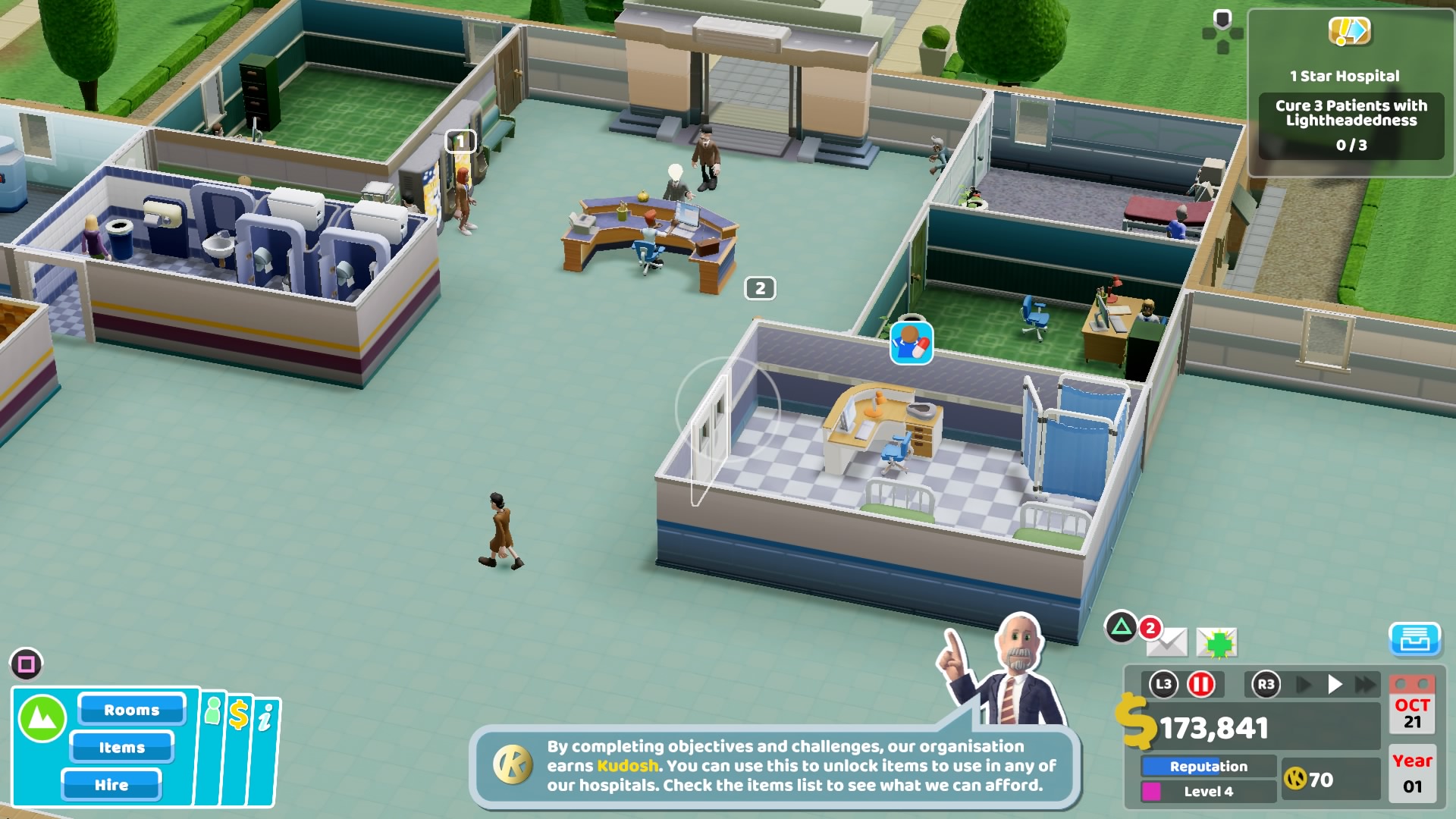Image resolution: width=1456 pixels, height=819 pixels.
Task: Open the green cross email notification icon
Action: point(1217,644)
